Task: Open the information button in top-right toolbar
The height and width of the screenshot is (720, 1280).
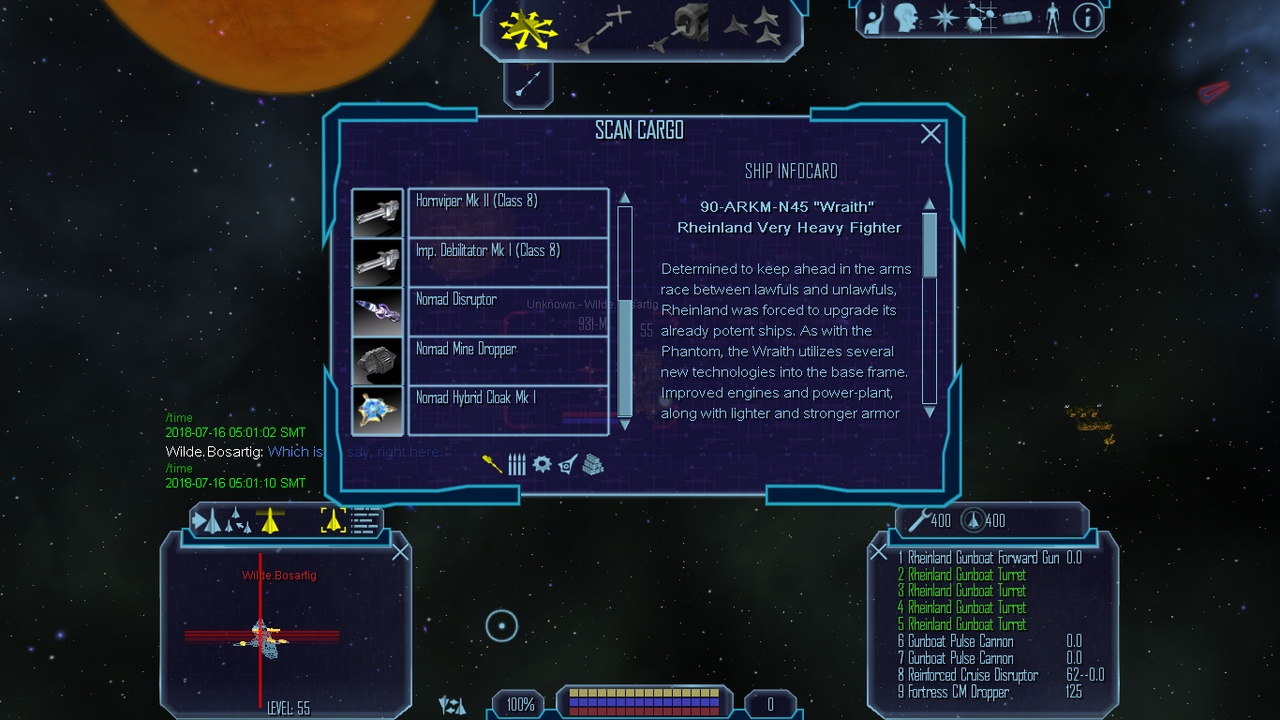Action: click(x=1087, y=18)
